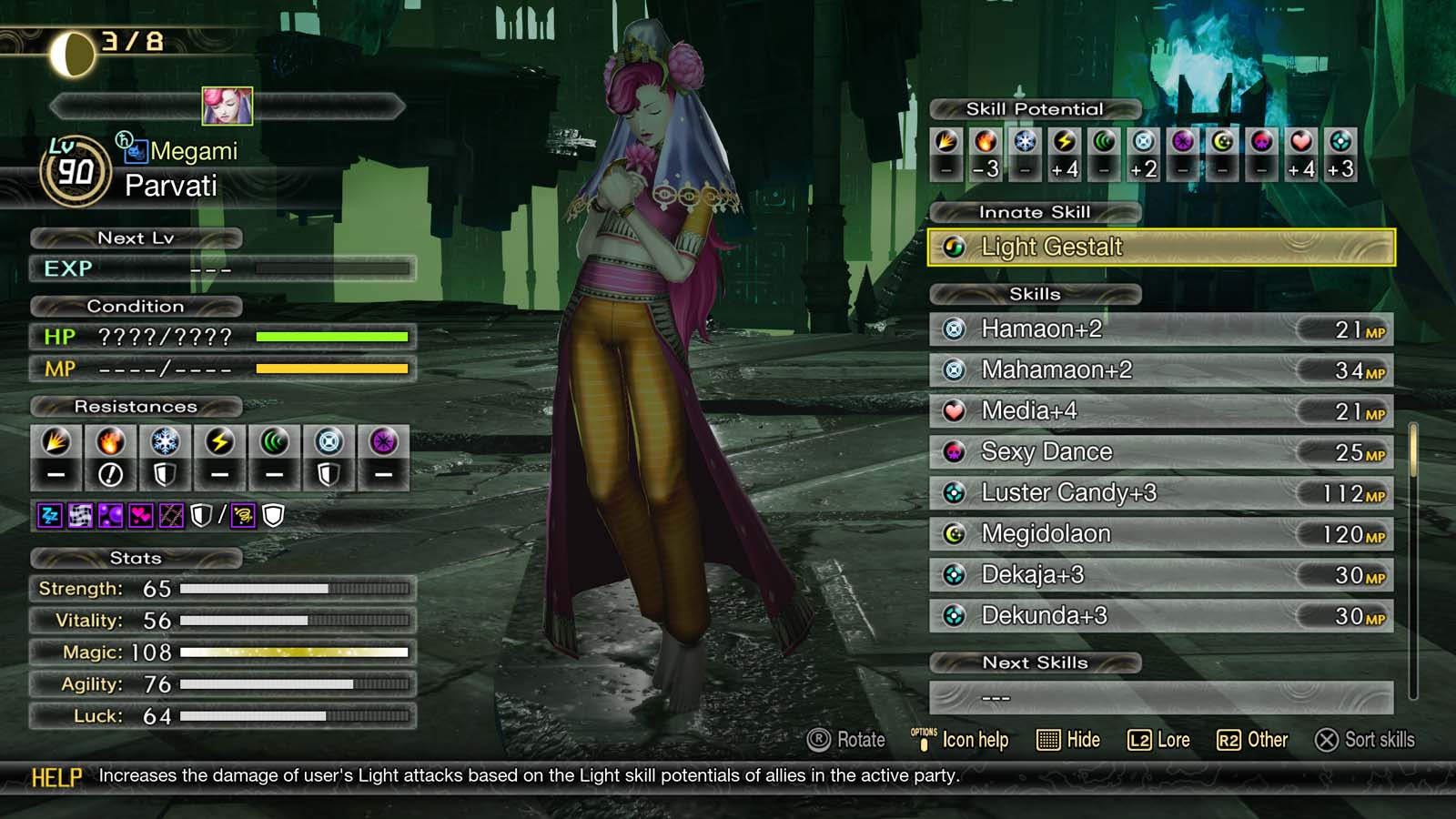Screen dimensions: 1456x819
Task: Click the Healing skill potential showing +4
Action: [1299, 141]
